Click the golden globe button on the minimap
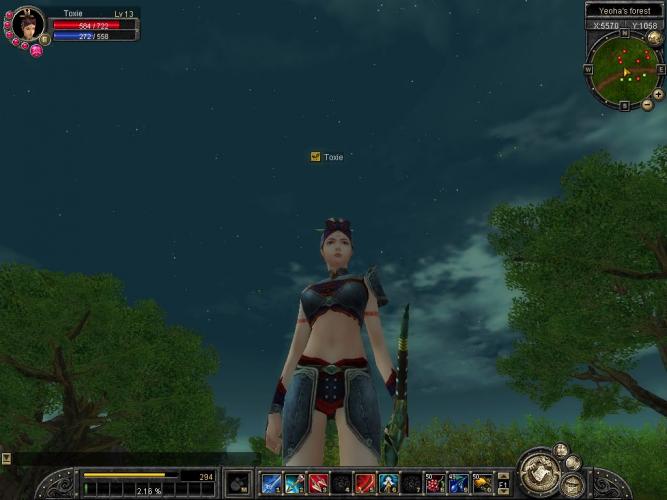667x500 pixels. pos(652,37)
